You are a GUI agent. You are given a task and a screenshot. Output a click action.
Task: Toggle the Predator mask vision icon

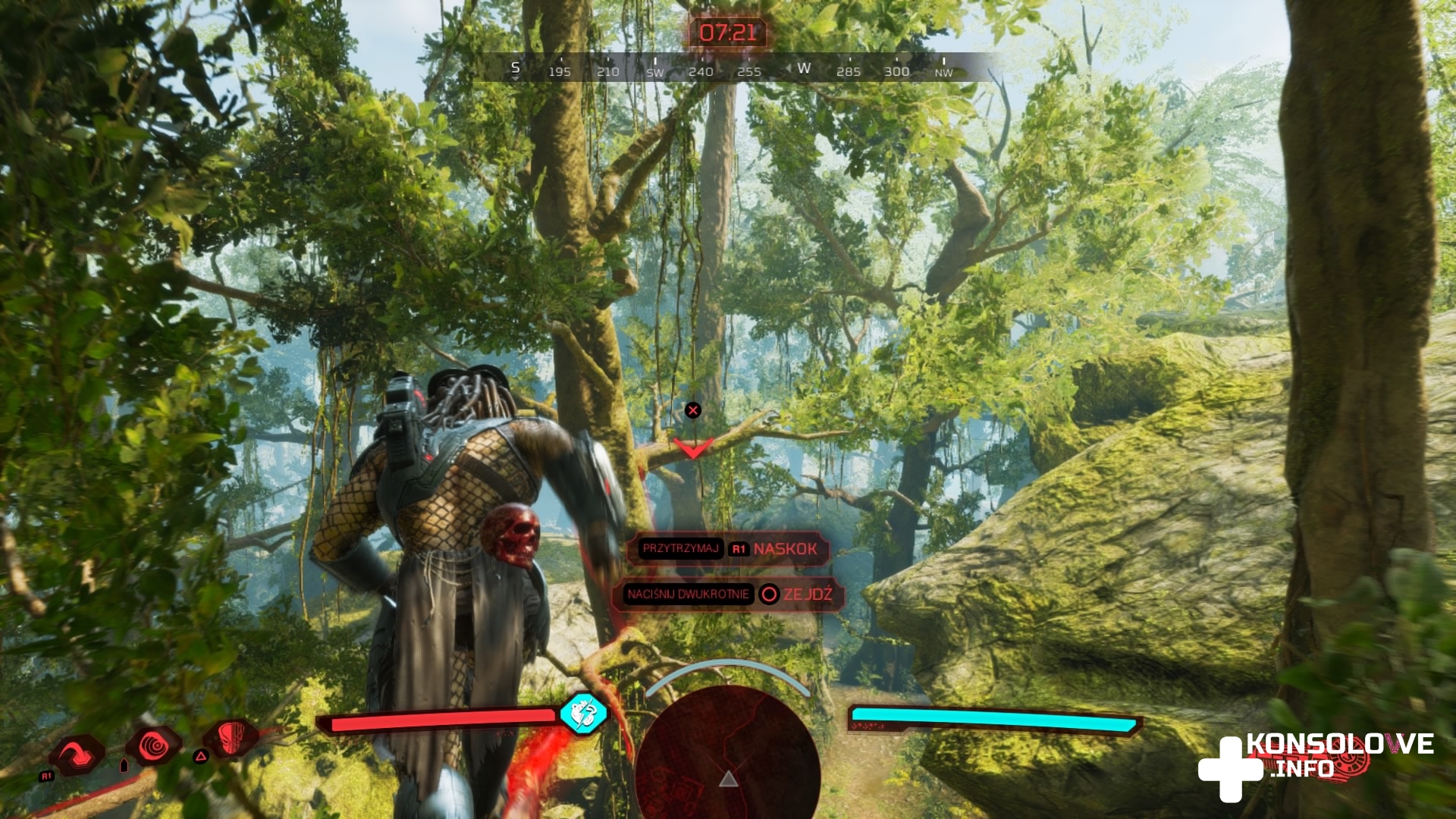[x=231, y=737]
